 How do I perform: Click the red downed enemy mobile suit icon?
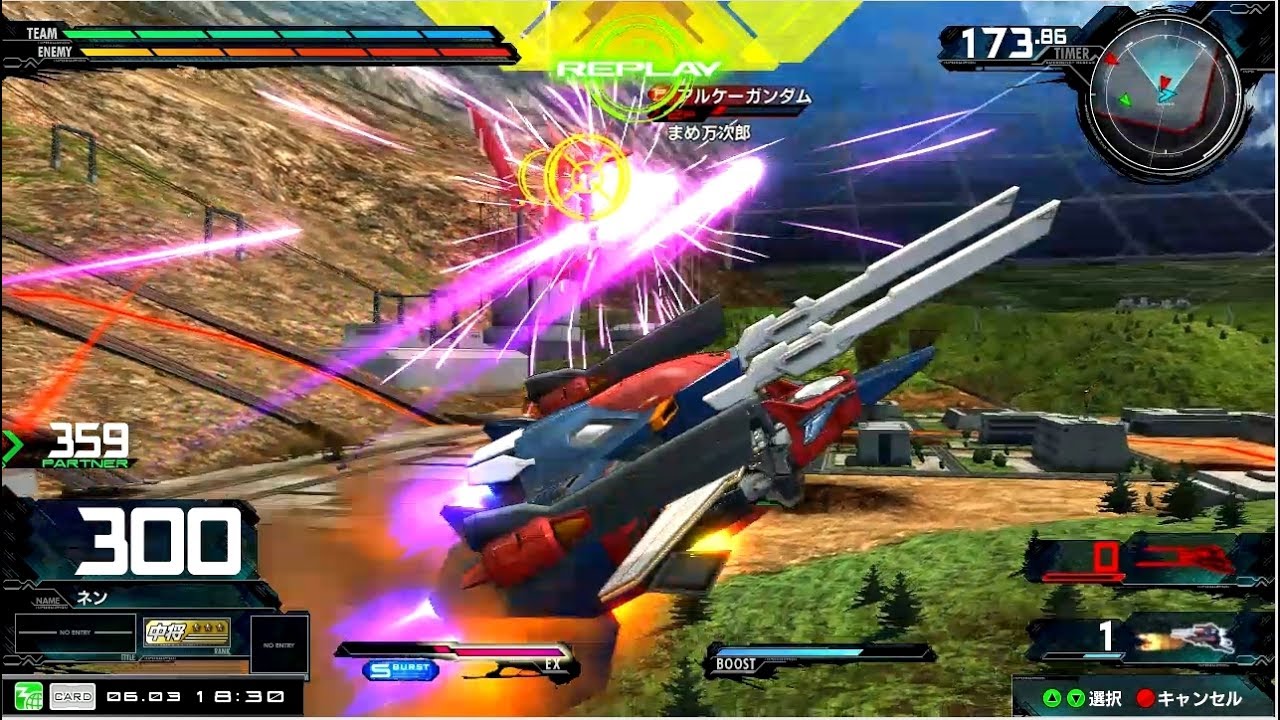1190,557
